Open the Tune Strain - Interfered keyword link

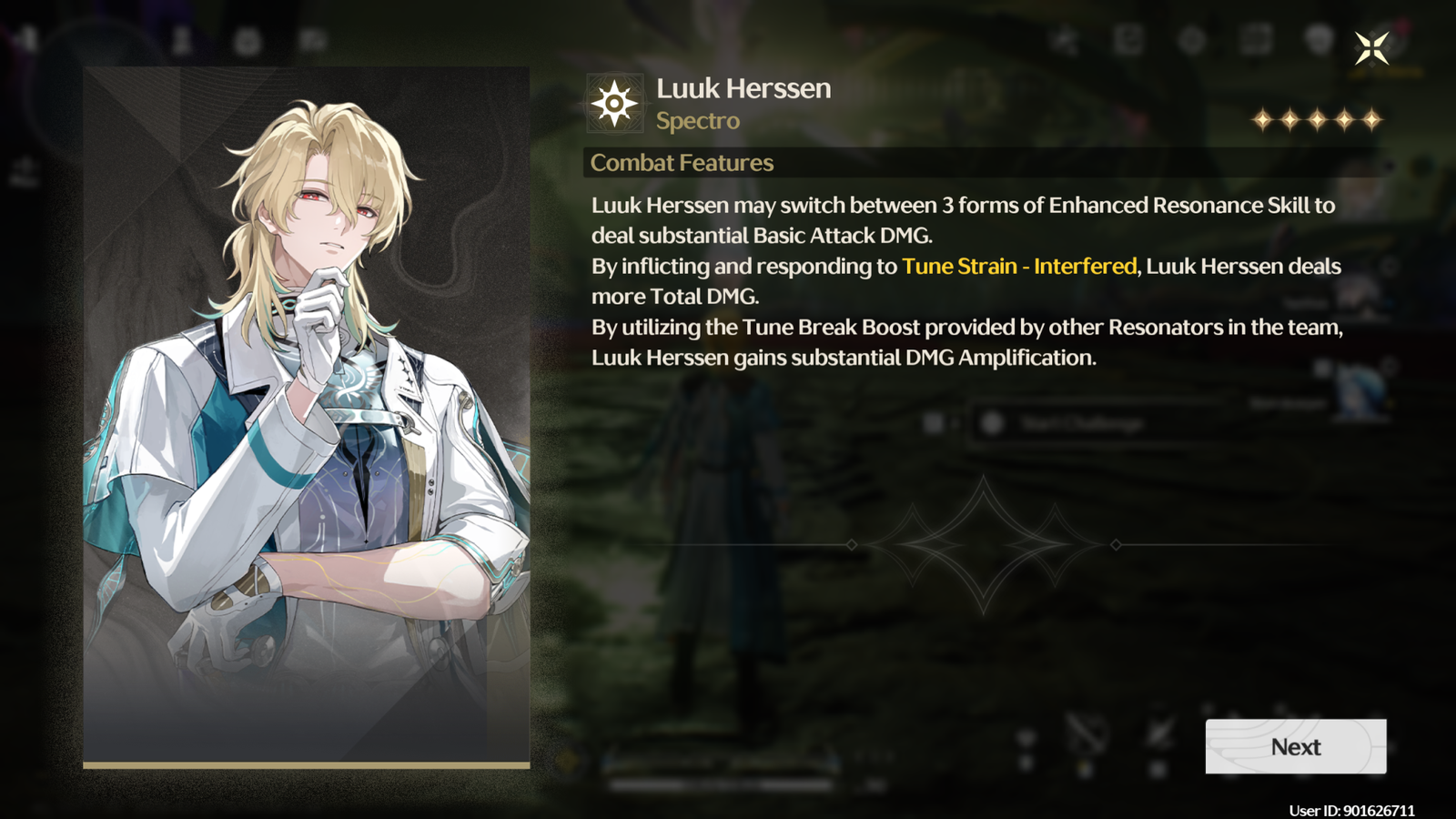[1018, 266]
